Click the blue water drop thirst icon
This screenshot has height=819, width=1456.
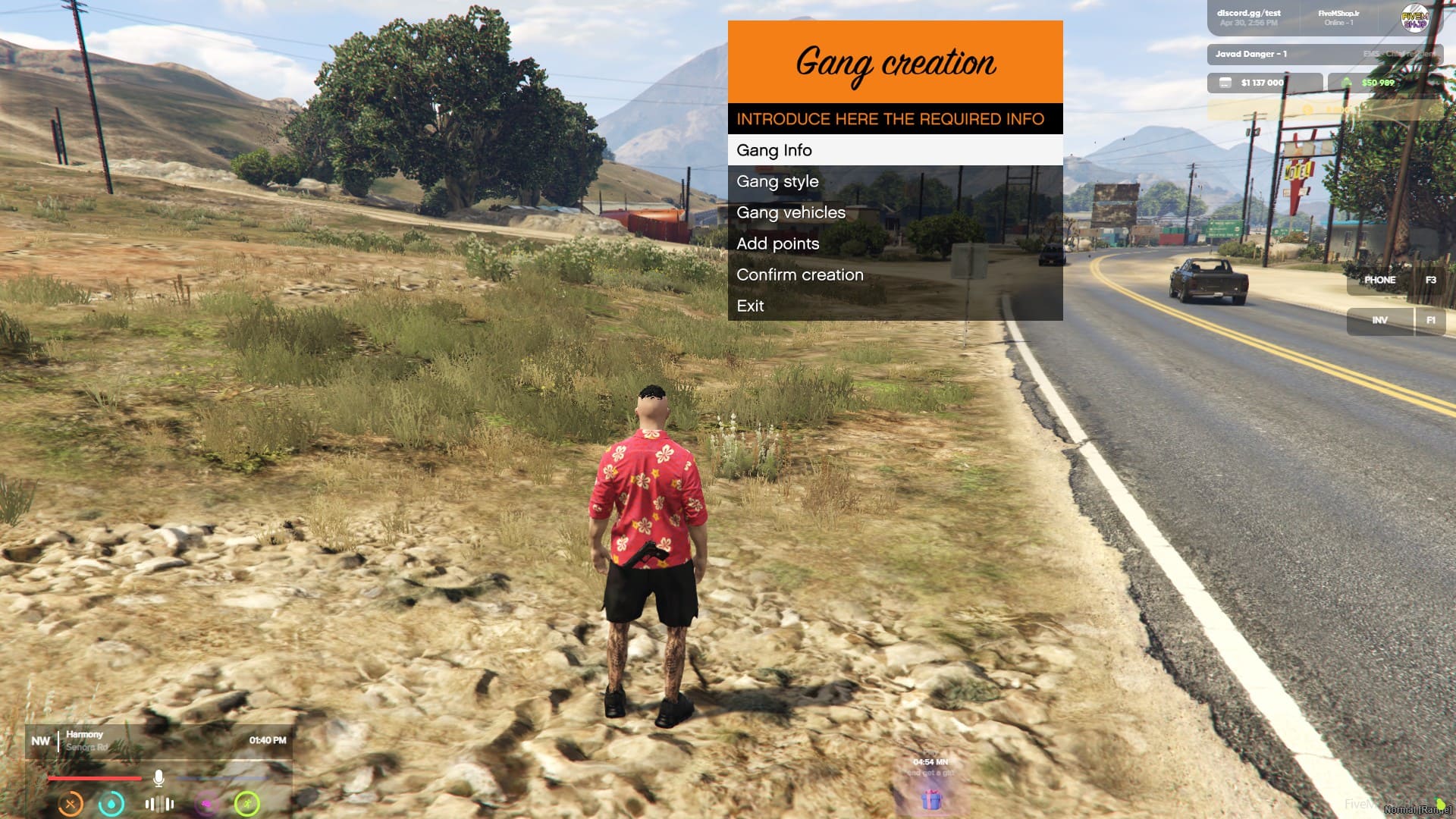pyautogui.click(x=111, y=803)
